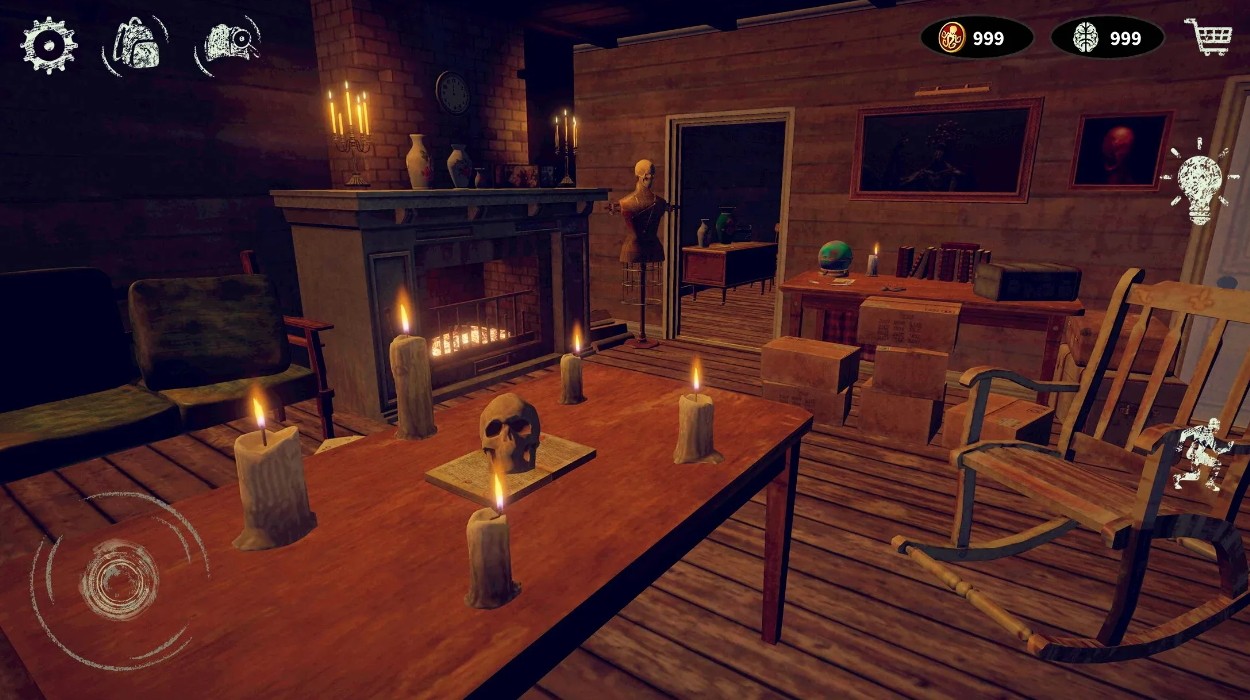Screen dimensions: 1250x700
Task: Open the gear settings menu
Action: (48, 45)
